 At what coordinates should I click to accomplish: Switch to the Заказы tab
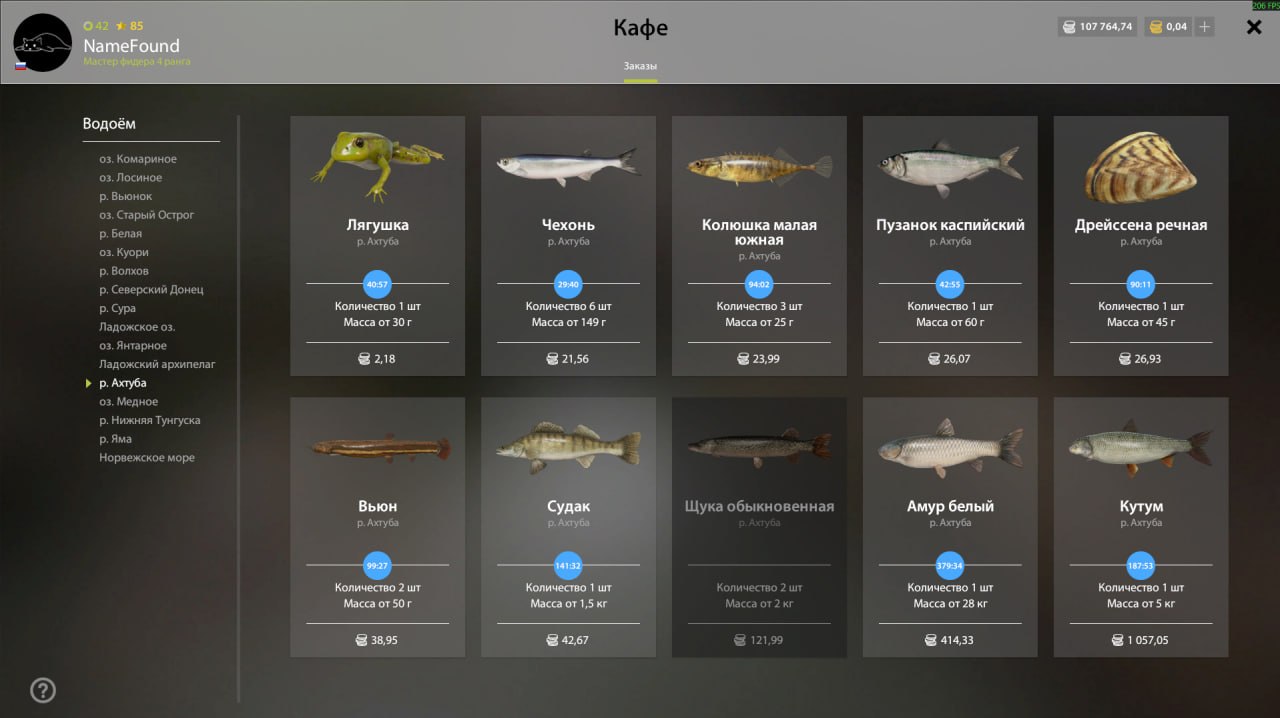tap(640, 66)
